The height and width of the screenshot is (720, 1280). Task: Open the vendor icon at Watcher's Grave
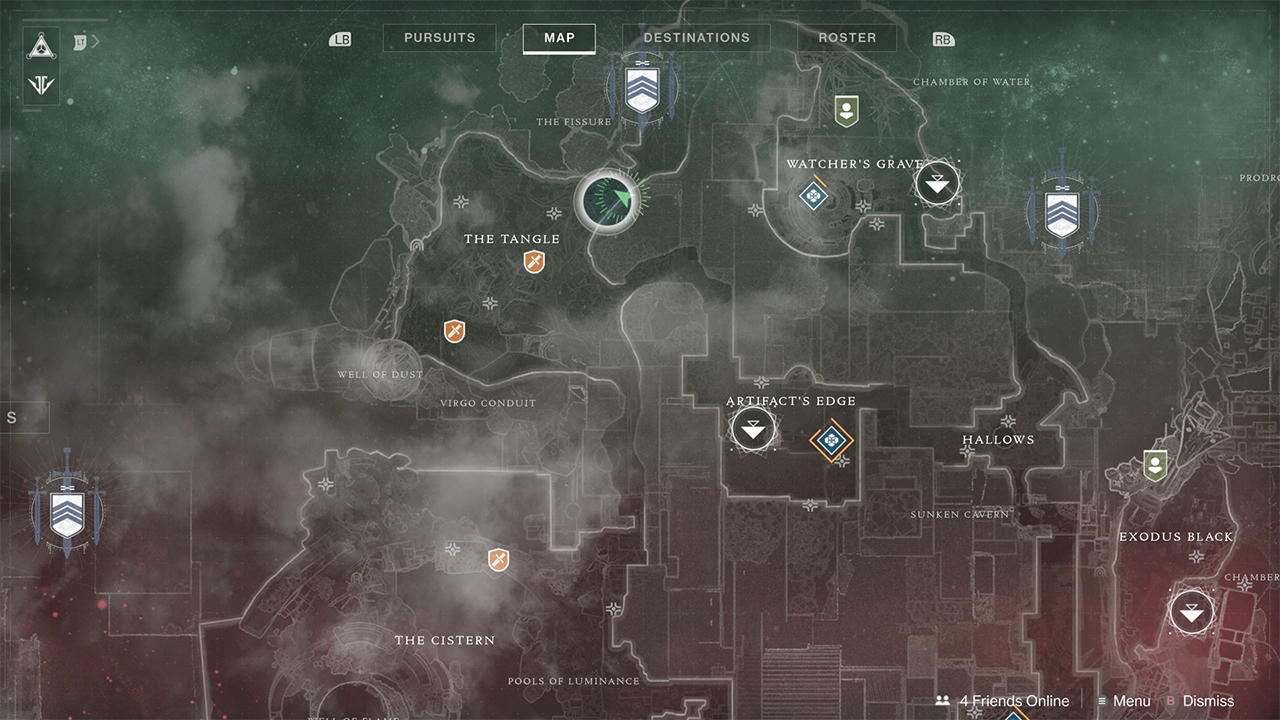tap(846, 112)
